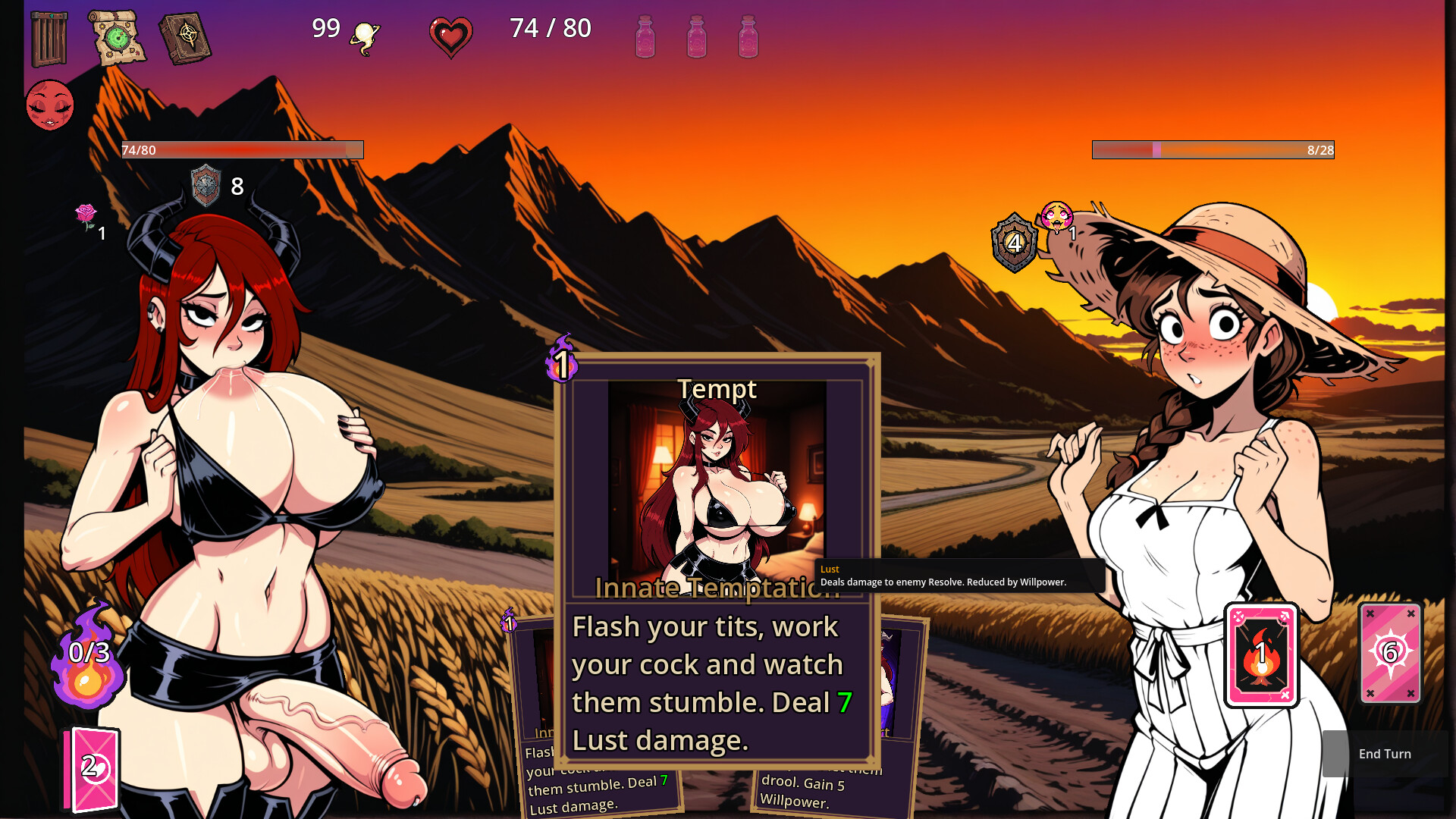Click the discard pile card showing 6
Viewport: 1456px width, 819px height.
click(x=1390, y=654)
